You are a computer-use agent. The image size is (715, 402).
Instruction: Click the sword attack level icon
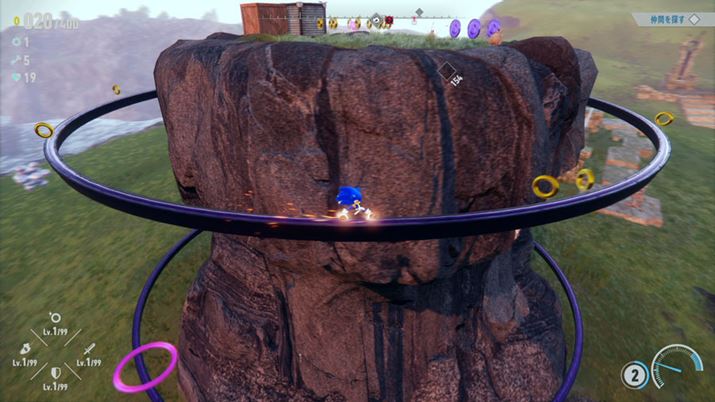87,348
